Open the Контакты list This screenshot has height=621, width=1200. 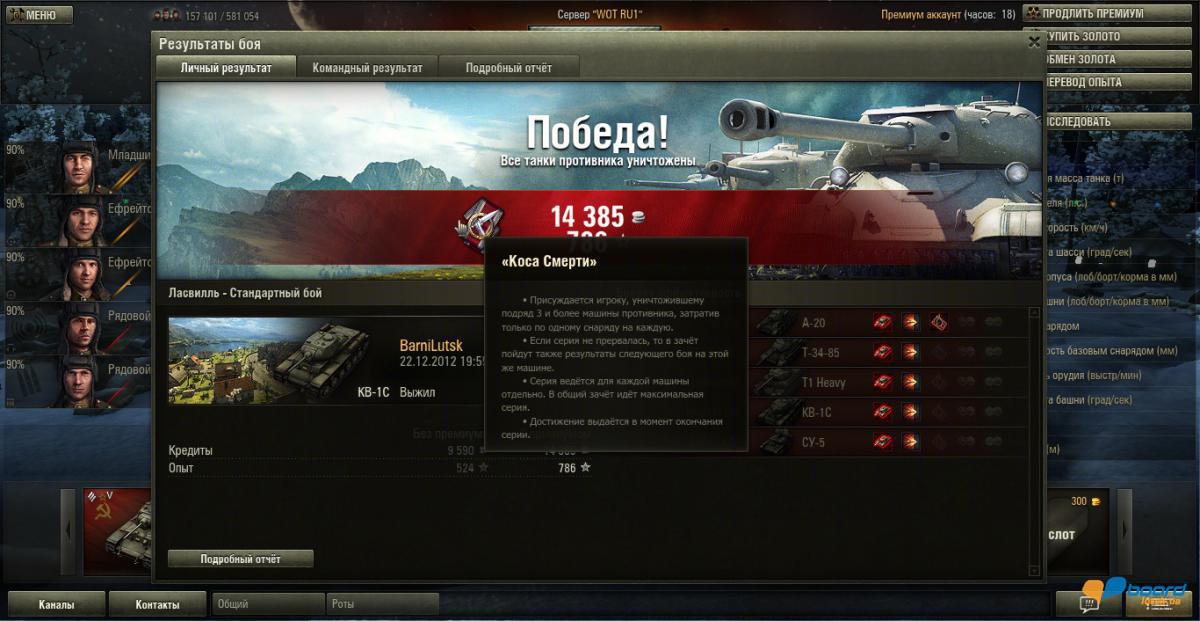[157, 605]
